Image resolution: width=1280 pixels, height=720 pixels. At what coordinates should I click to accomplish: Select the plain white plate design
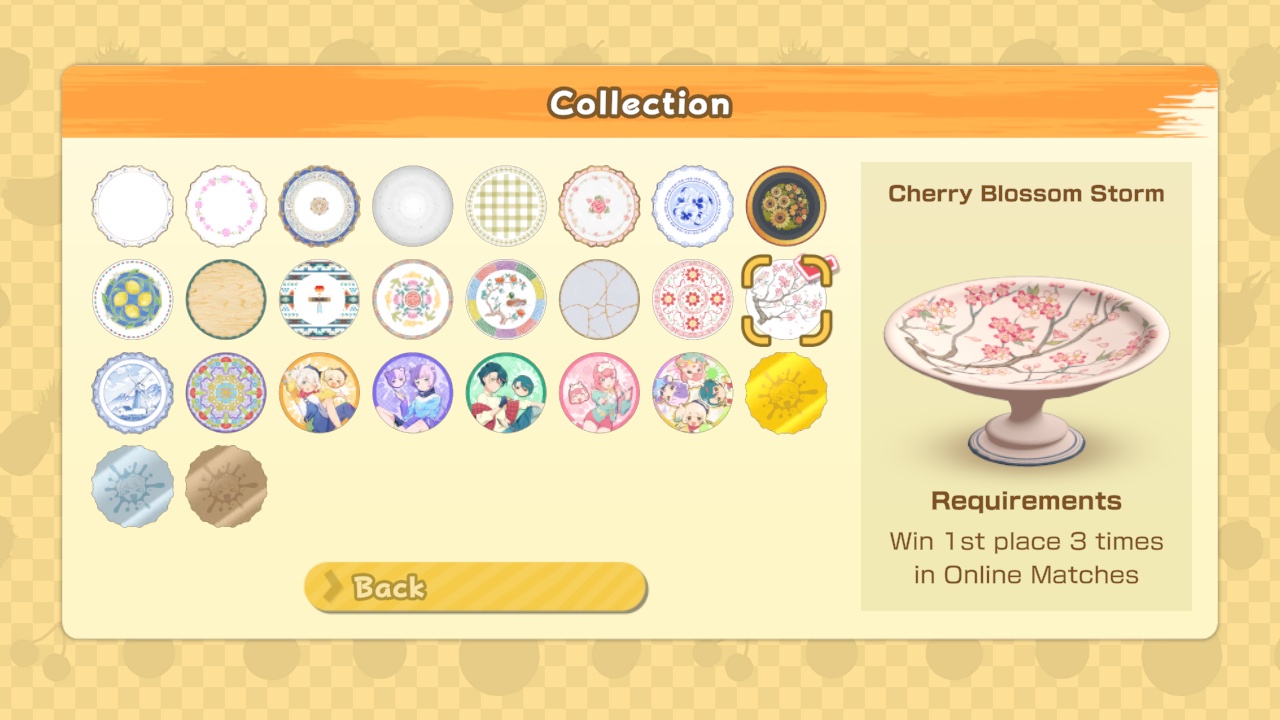(132, 206)
